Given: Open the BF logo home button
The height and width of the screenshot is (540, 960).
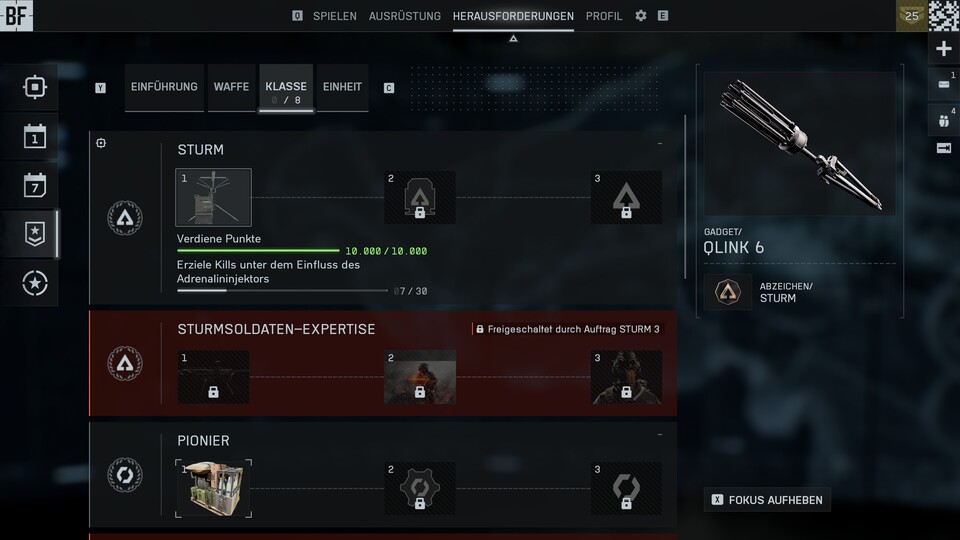Looking at the screenshot, I should tap(16, 15).
